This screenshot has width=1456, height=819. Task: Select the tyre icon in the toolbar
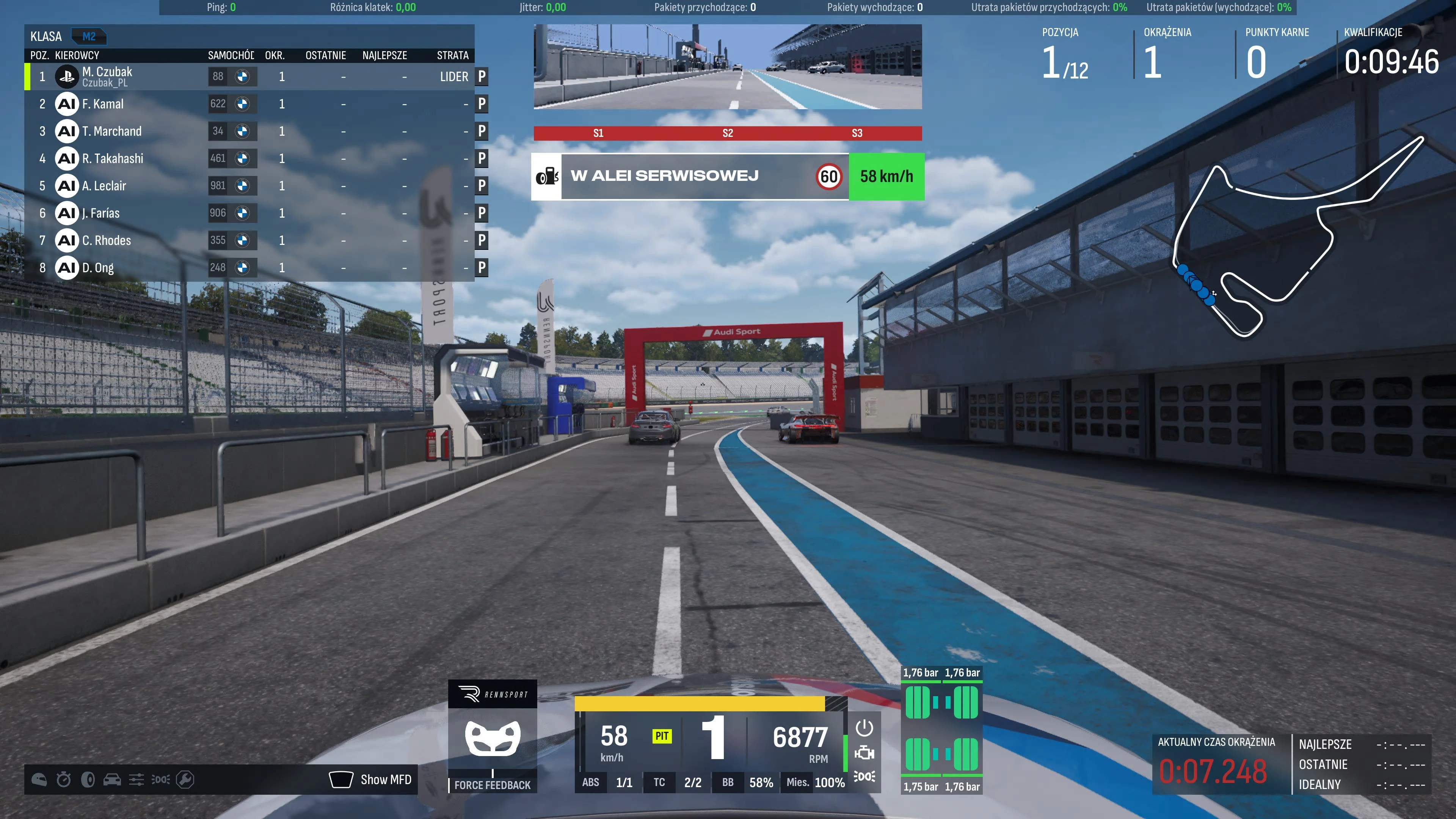[88, 780]
